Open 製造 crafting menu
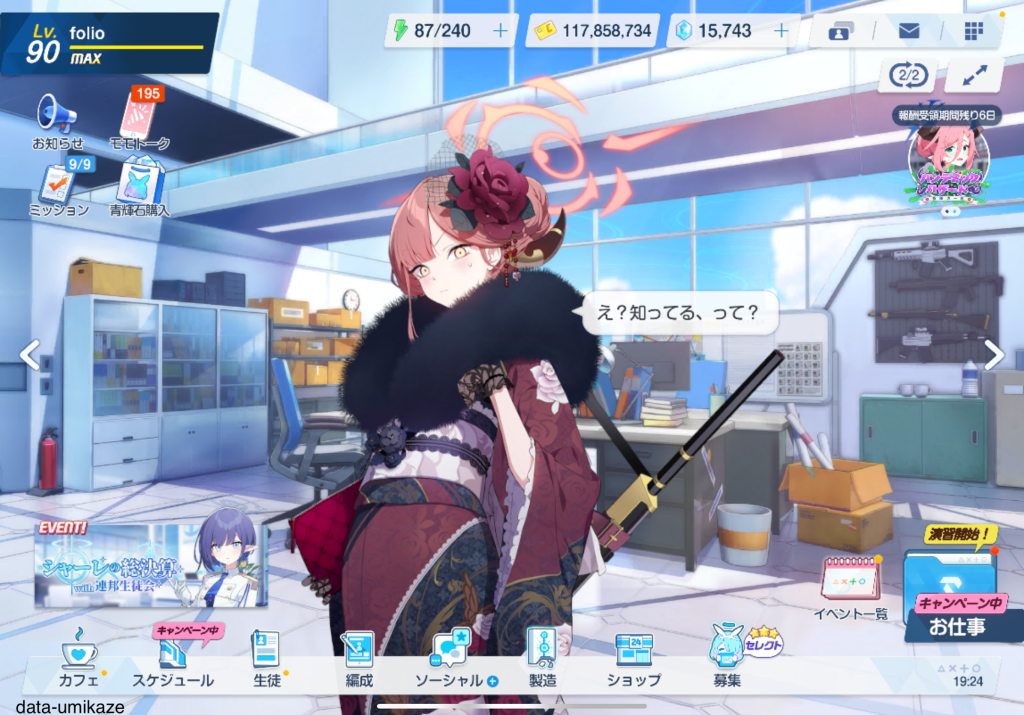 coord(542,659)
